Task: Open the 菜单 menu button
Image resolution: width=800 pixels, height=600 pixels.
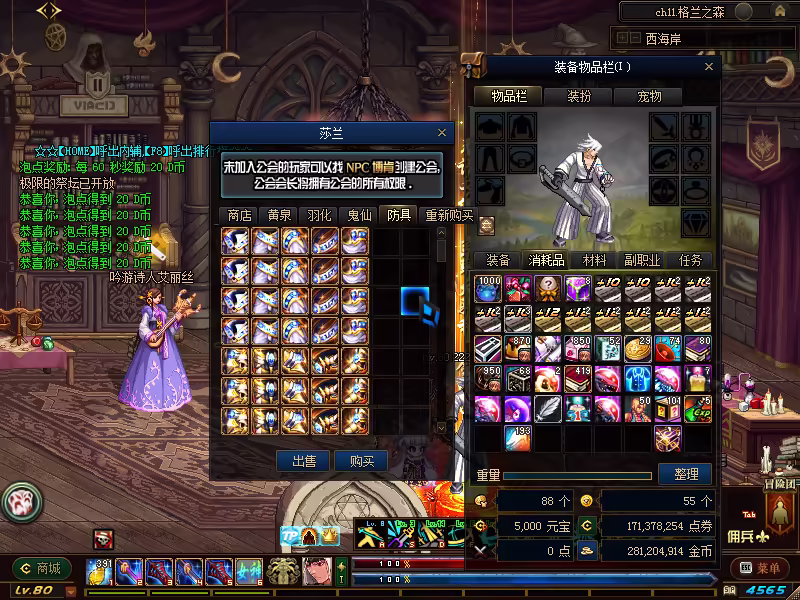Action: click(x=760, y=569)
